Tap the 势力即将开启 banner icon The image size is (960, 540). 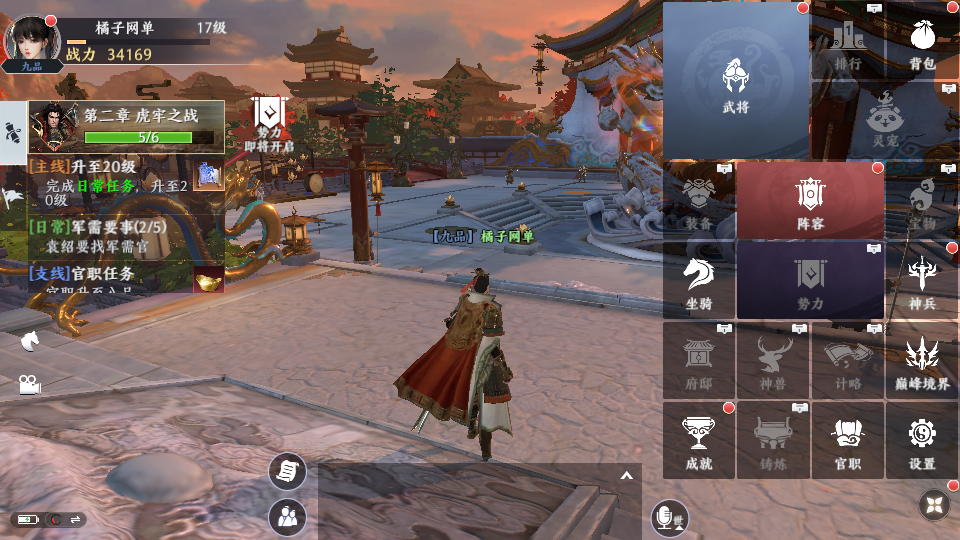tap(270, 124)
